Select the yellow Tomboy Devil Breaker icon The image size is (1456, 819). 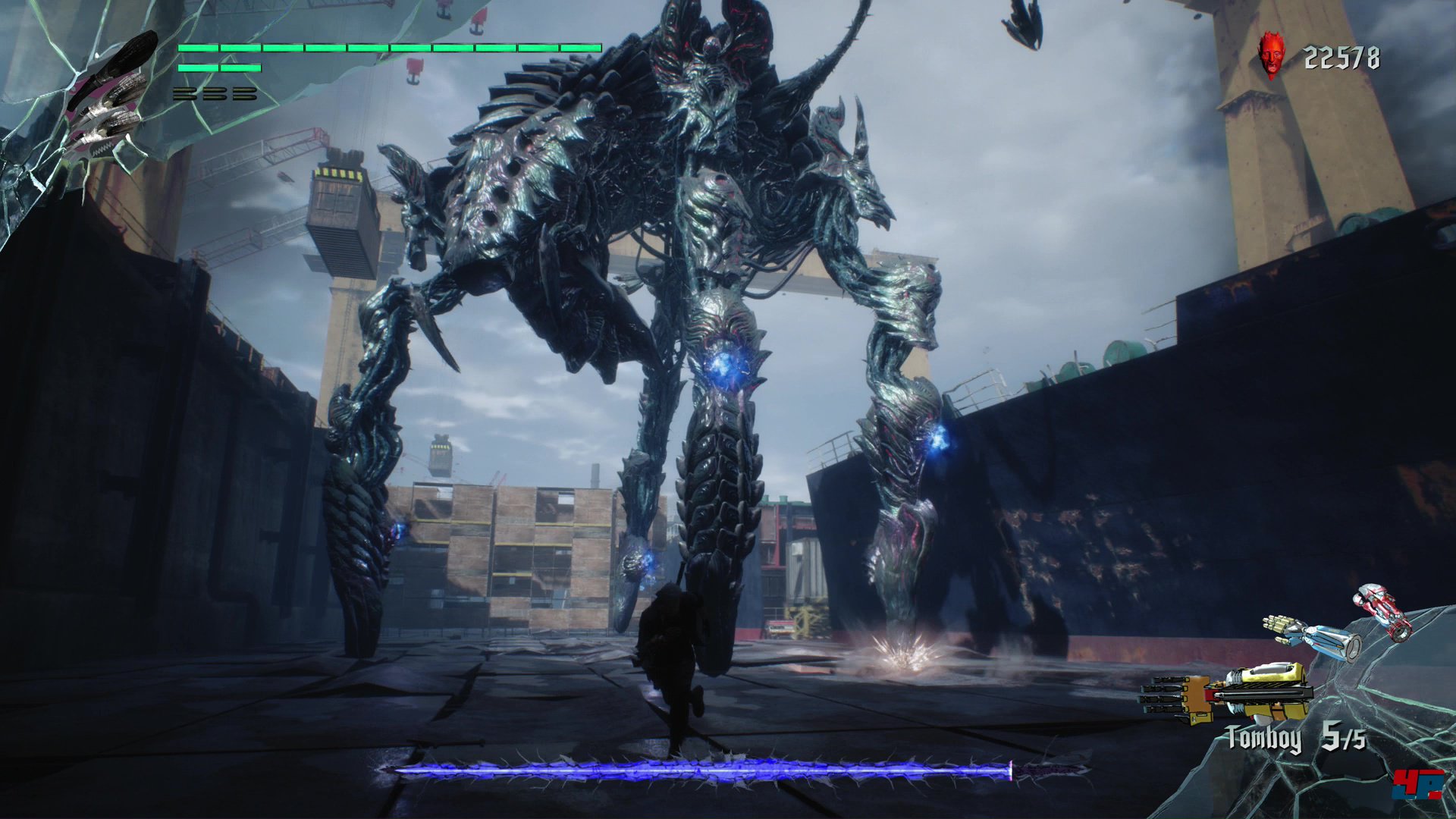coord(1228,693)
